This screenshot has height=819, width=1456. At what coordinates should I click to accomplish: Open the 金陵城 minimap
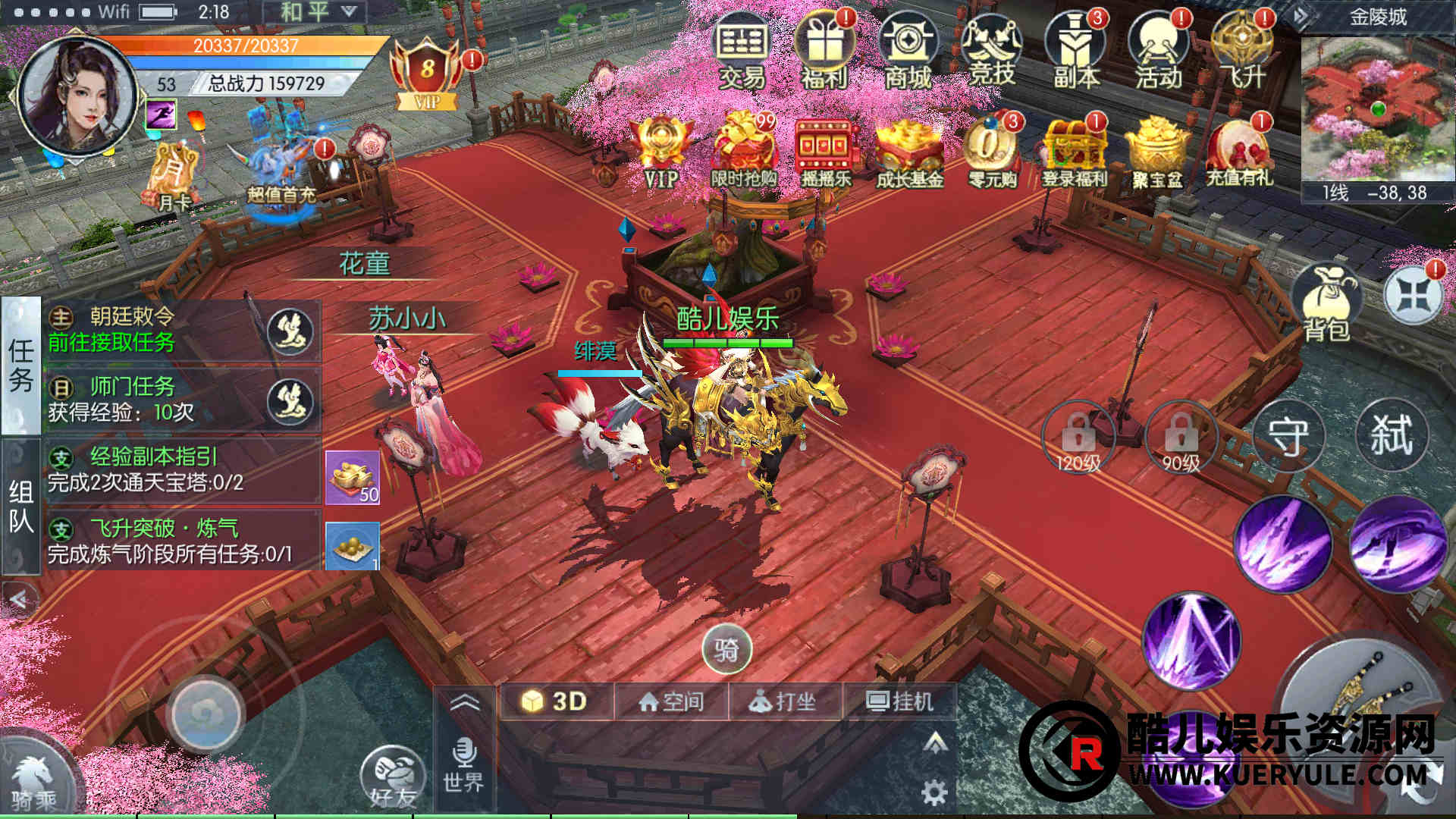coord(1378,111)
